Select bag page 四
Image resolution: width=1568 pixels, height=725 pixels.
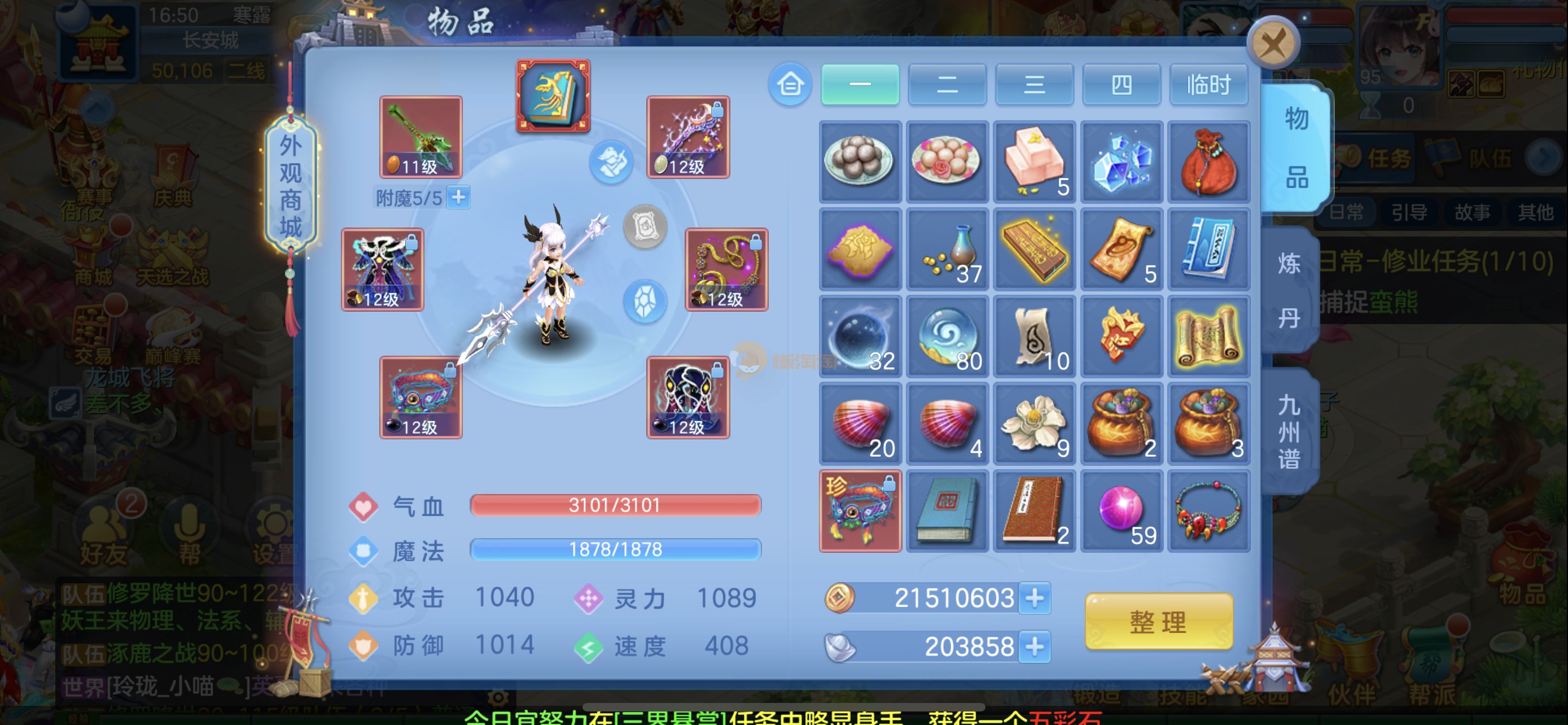point(1121,85)
